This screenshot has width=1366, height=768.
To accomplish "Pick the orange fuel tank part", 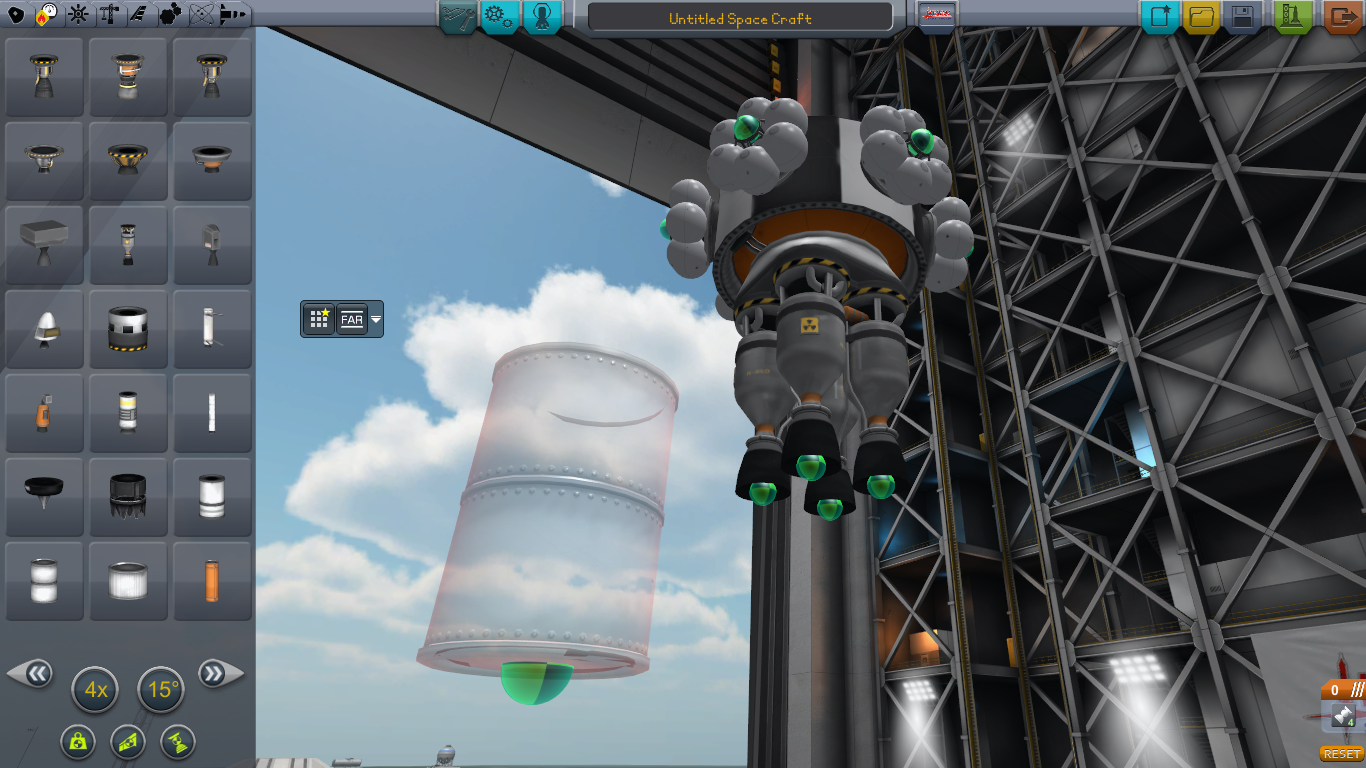I will pos(212,581).
